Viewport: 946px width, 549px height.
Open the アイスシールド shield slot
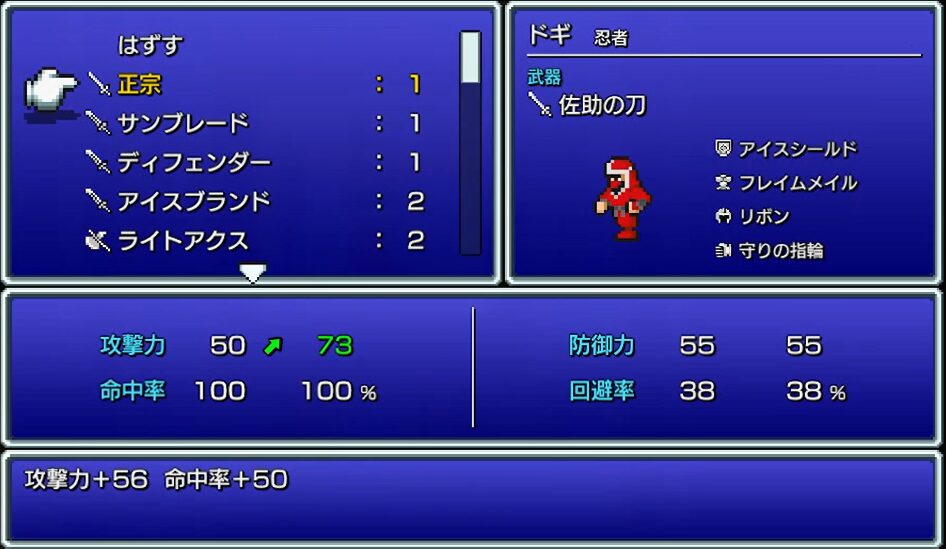point(797,149)
